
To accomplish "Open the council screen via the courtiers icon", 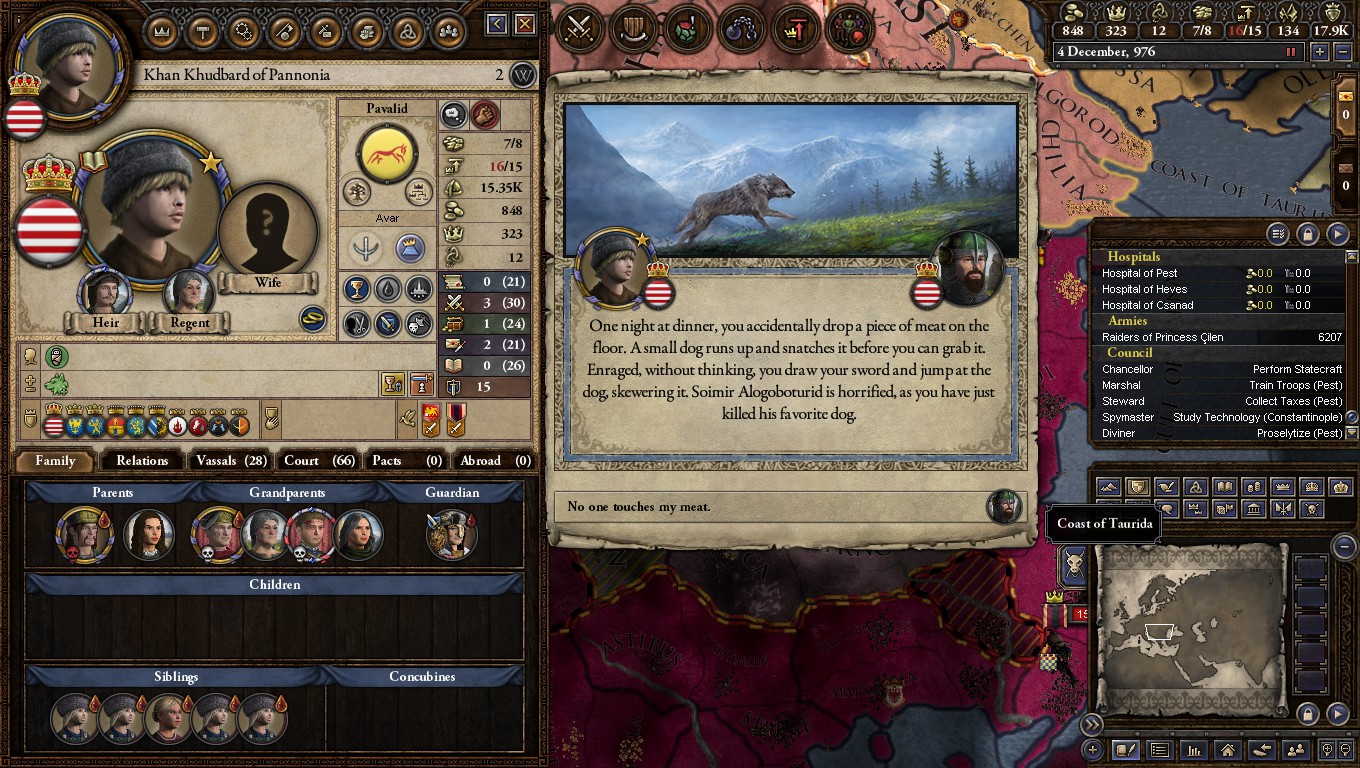I will pyautogui.click(x=850, y=28).
